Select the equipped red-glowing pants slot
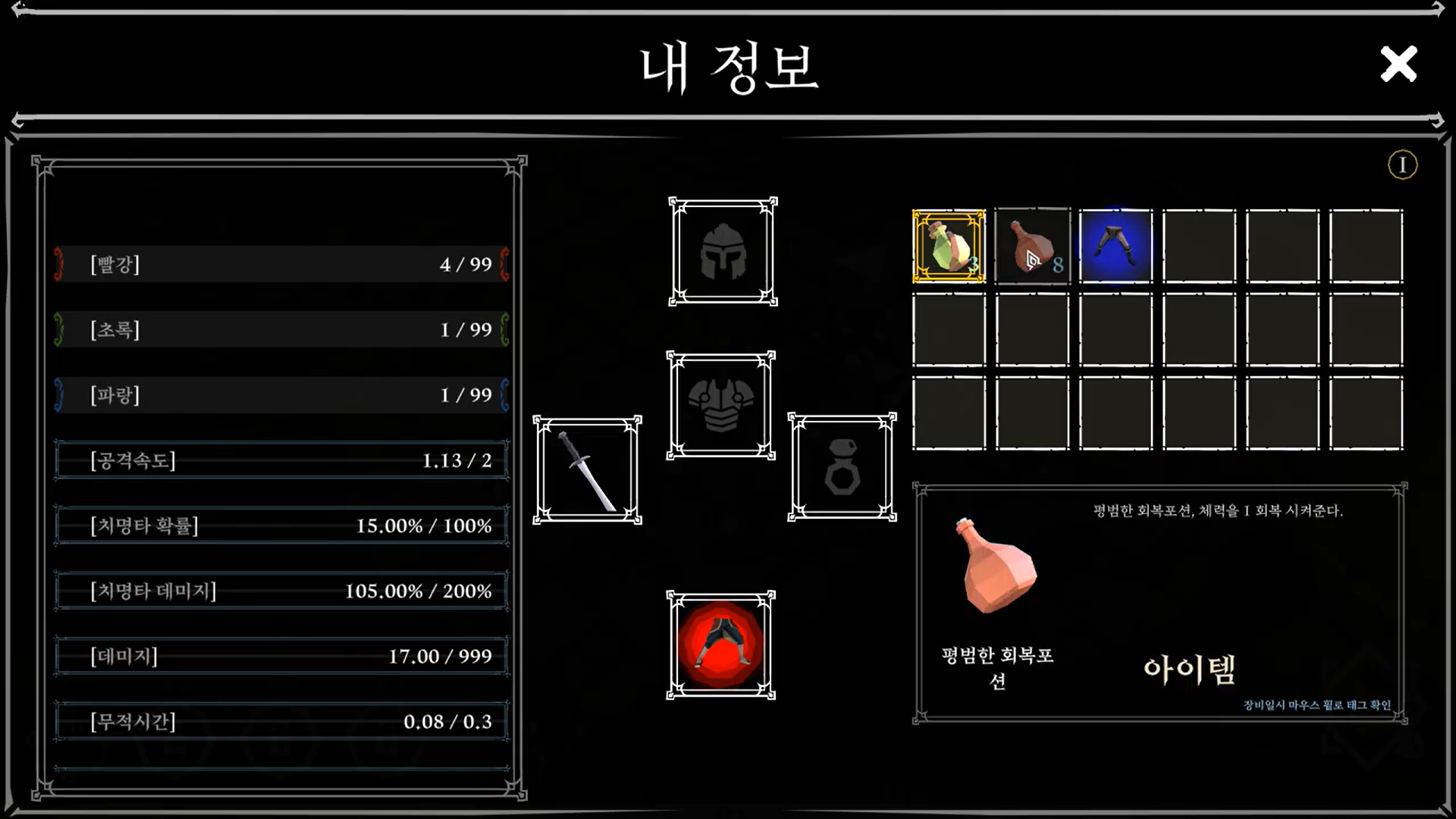This screenshot has height=819, width=1456. click(720, 645)
